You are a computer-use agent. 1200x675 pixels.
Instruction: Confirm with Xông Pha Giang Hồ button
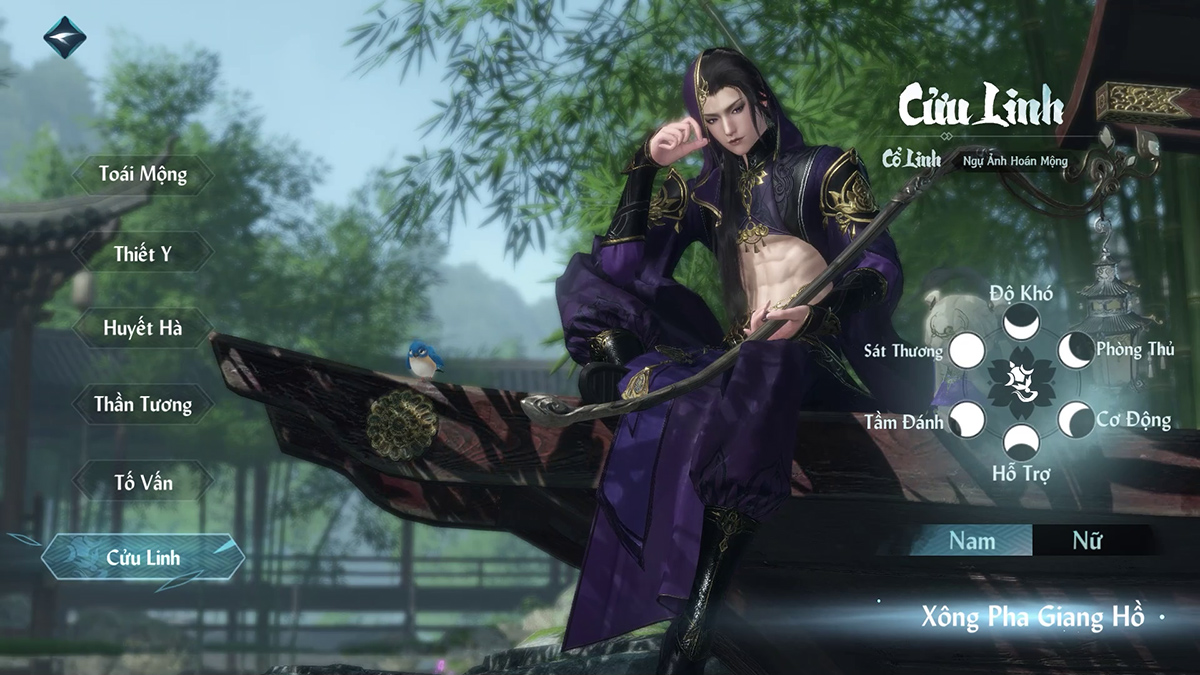click(1032, 616)
